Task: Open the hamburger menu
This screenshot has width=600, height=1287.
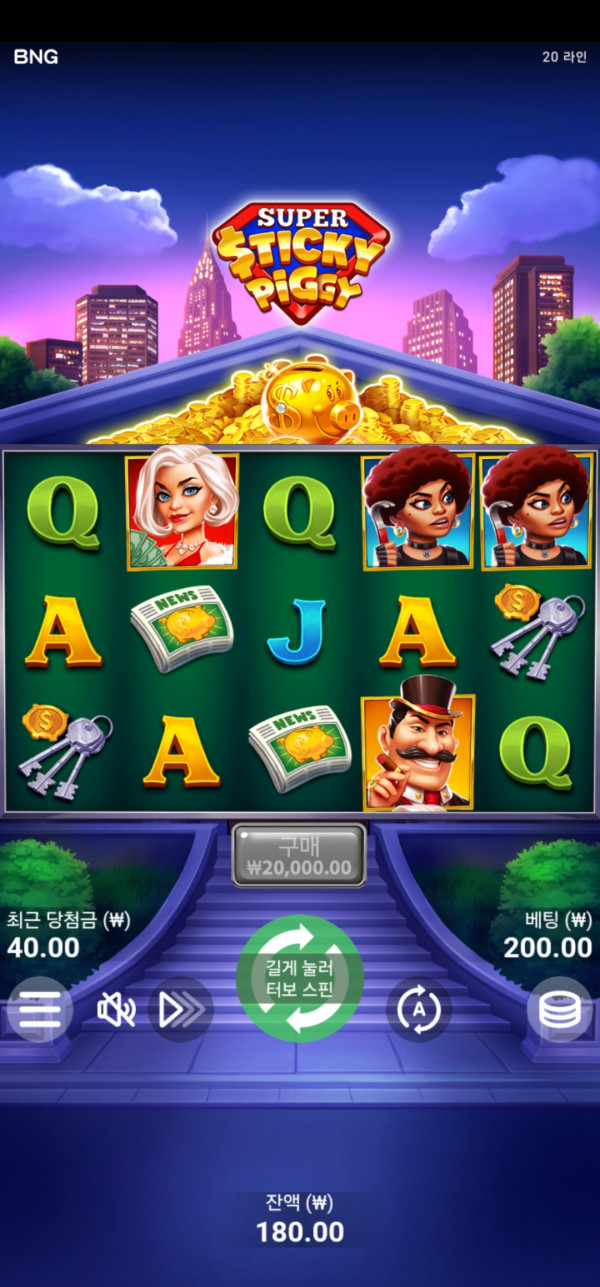Action: point(39,1010)
